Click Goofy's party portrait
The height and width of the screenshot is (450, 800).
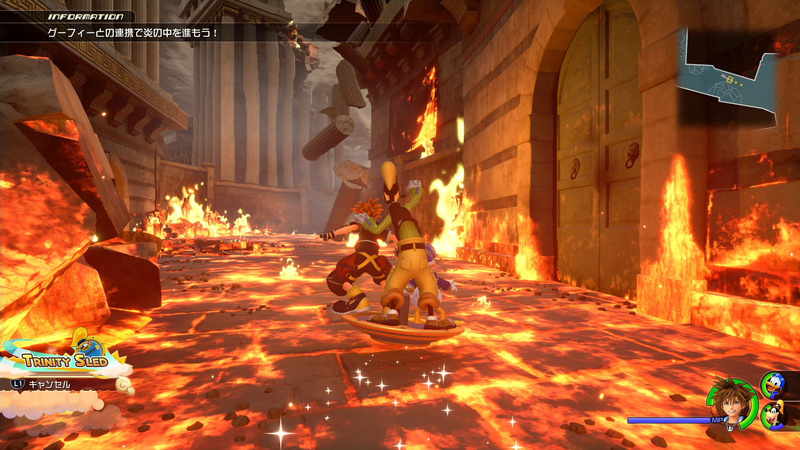tap(774, 415)
